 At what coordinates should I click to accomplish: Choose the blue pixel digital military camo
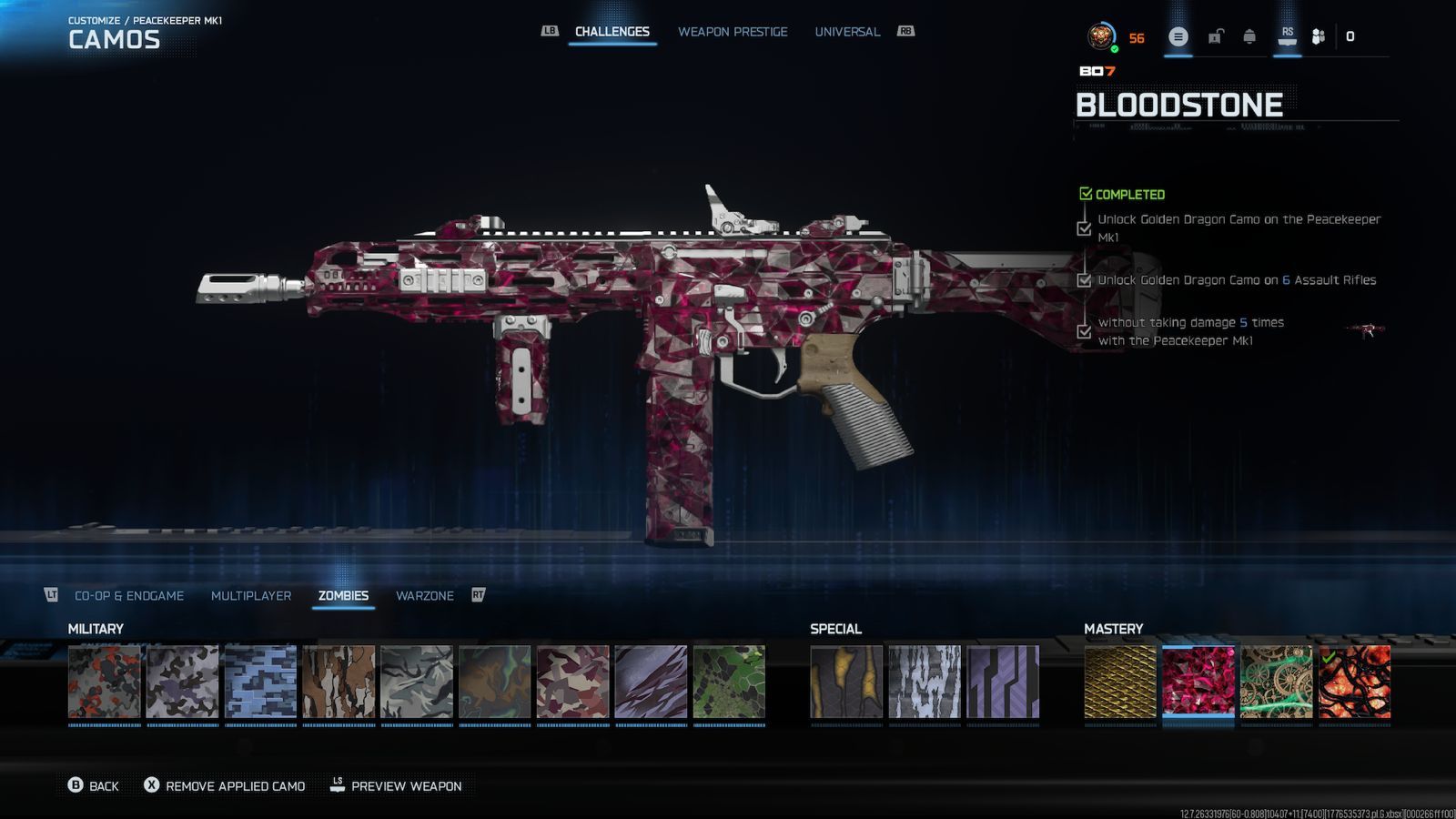tap(260, 682)
